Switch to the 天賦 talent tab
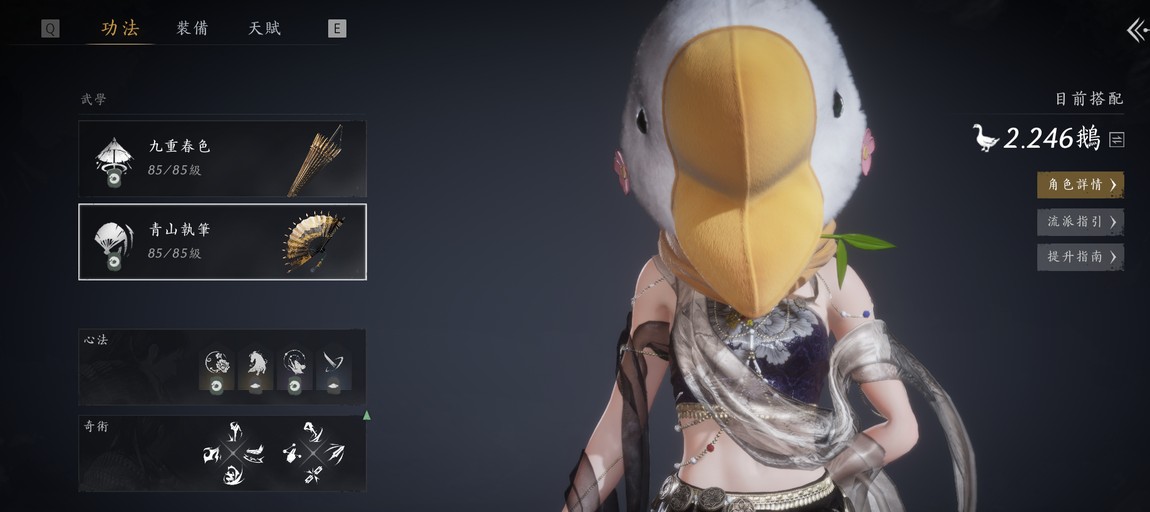This screenshot has height=512, width=1150. [x=265, y=28]
